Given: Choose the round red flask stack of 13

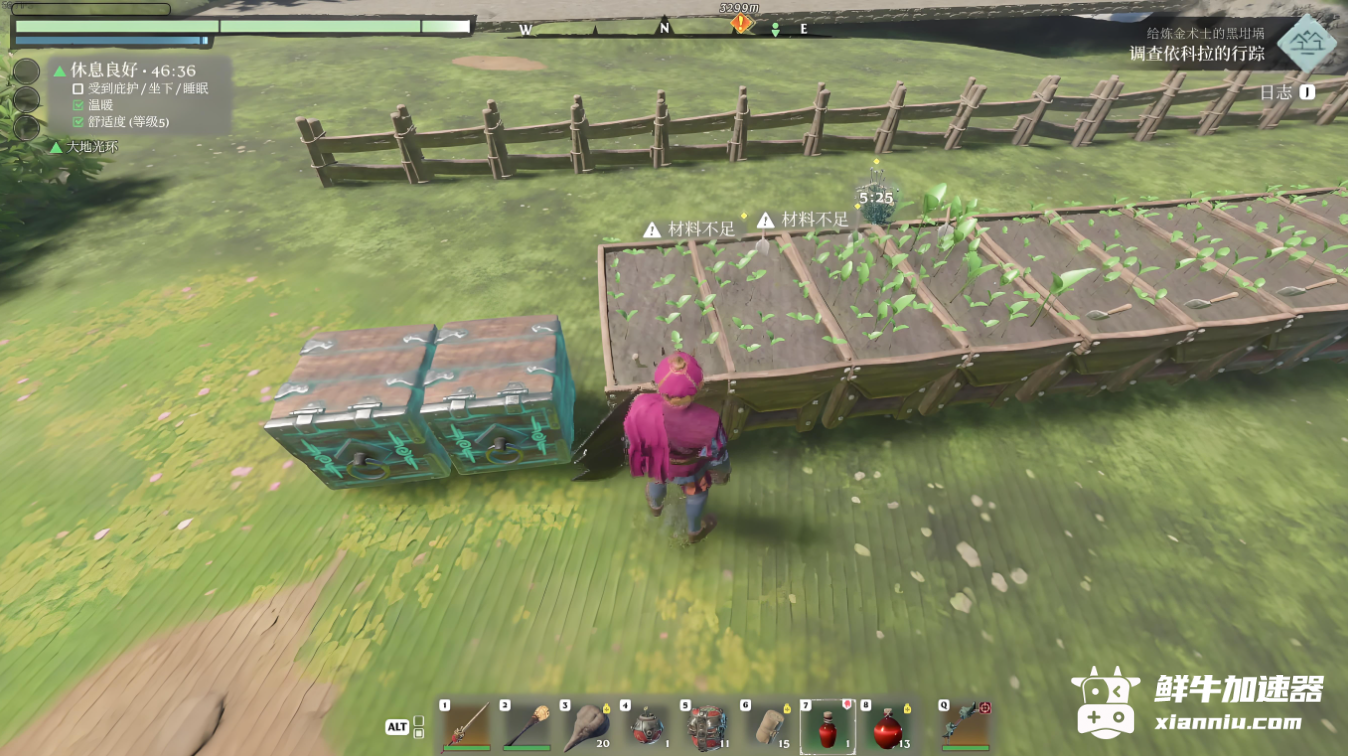Looking at the screenshot, I should [x=887, y=726].
